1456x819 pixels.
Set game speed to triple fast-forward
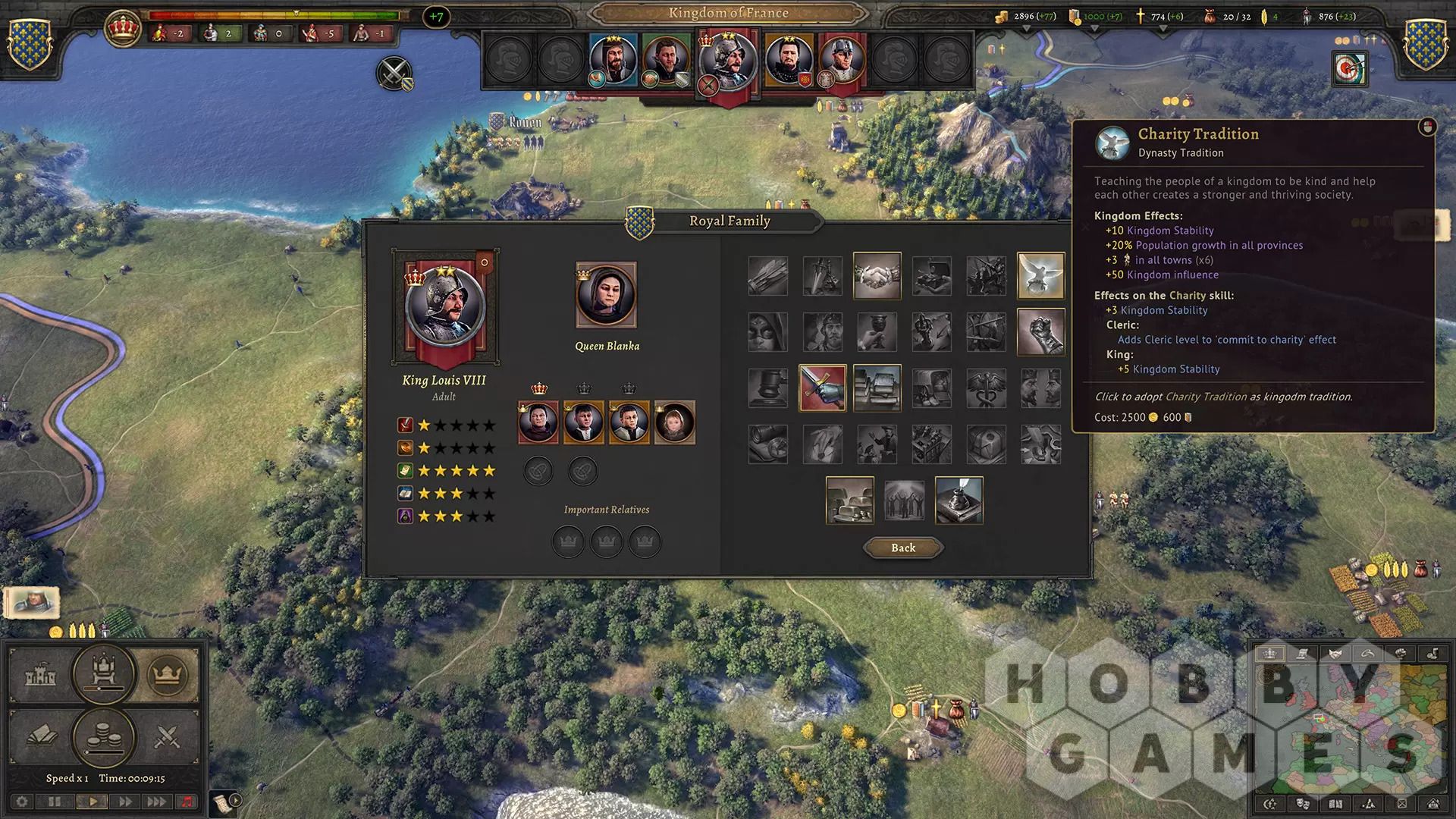coord(156,802)
